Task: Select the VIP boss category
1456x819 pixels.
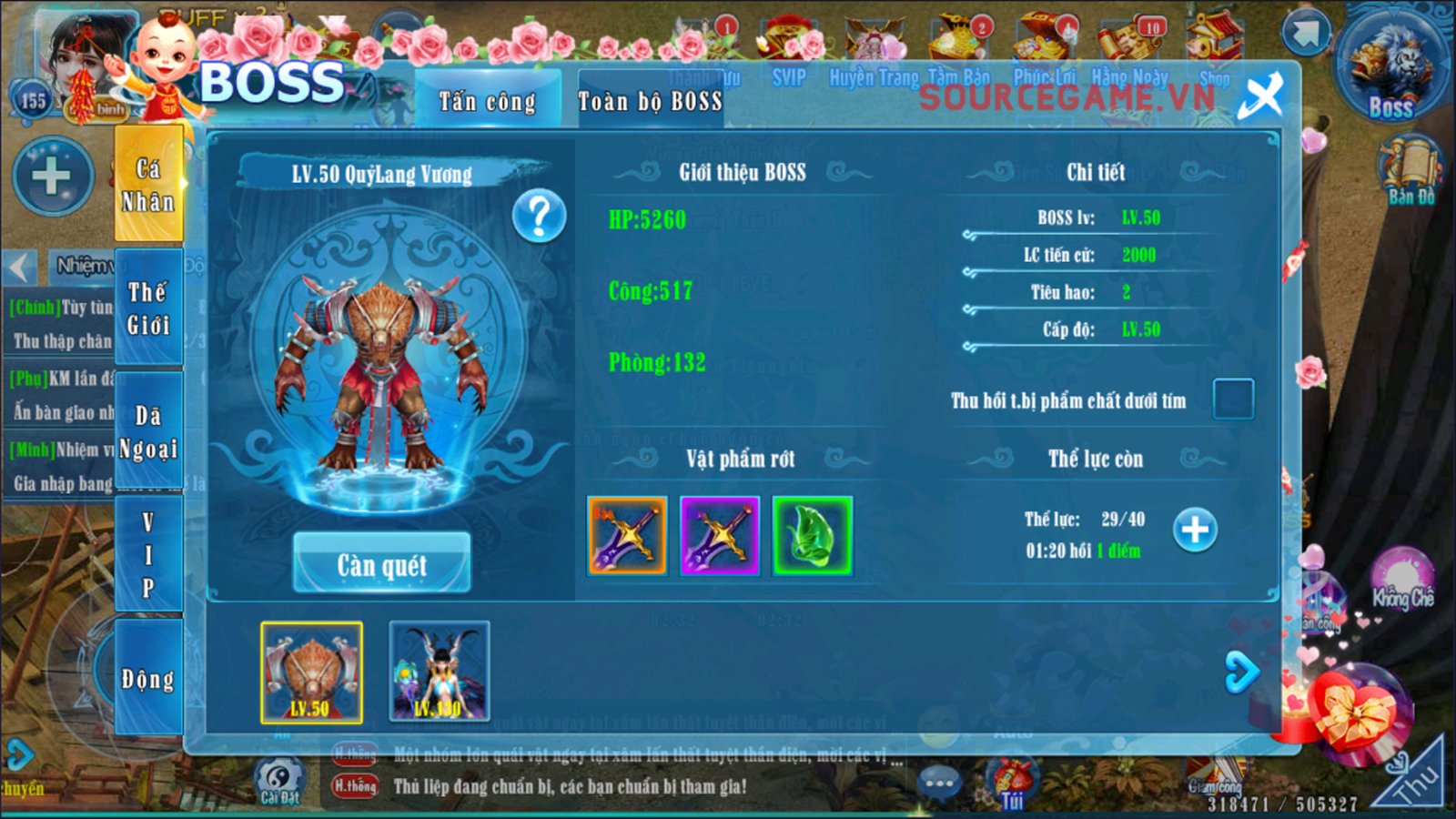Action: pos(148,554)
